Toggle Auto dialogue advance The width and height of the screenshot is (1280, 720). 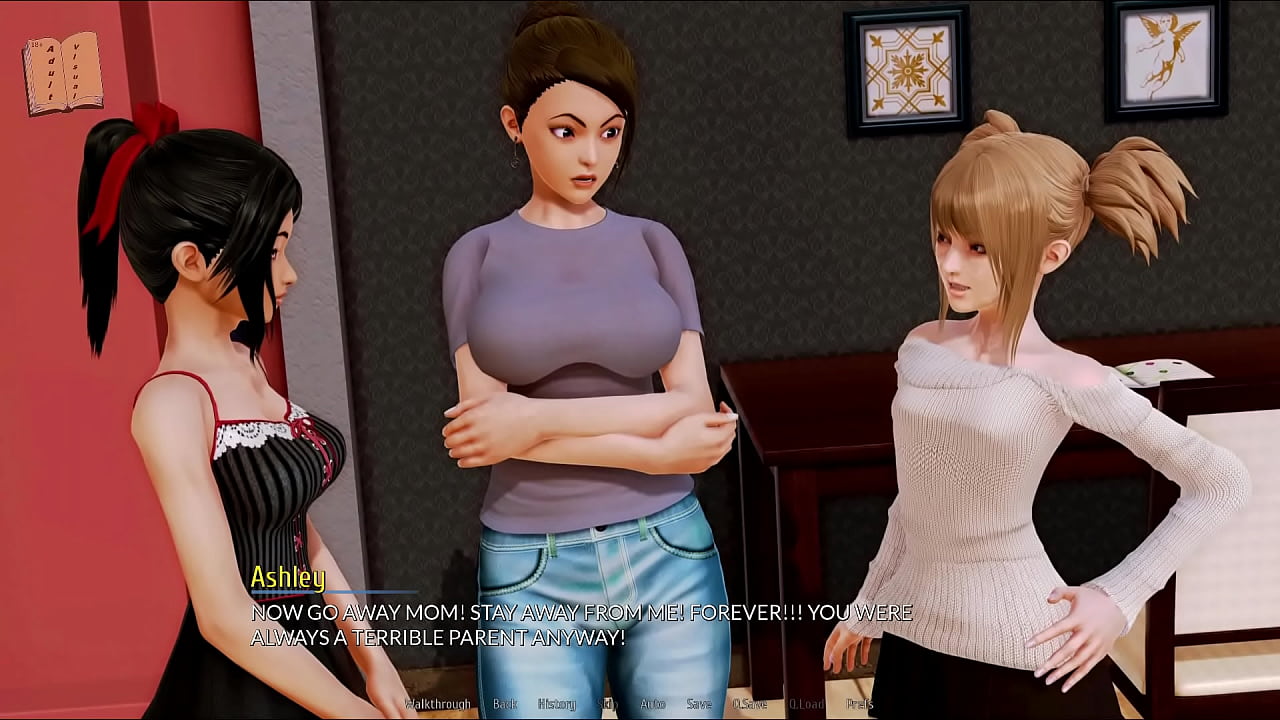[x=652, y=704]
